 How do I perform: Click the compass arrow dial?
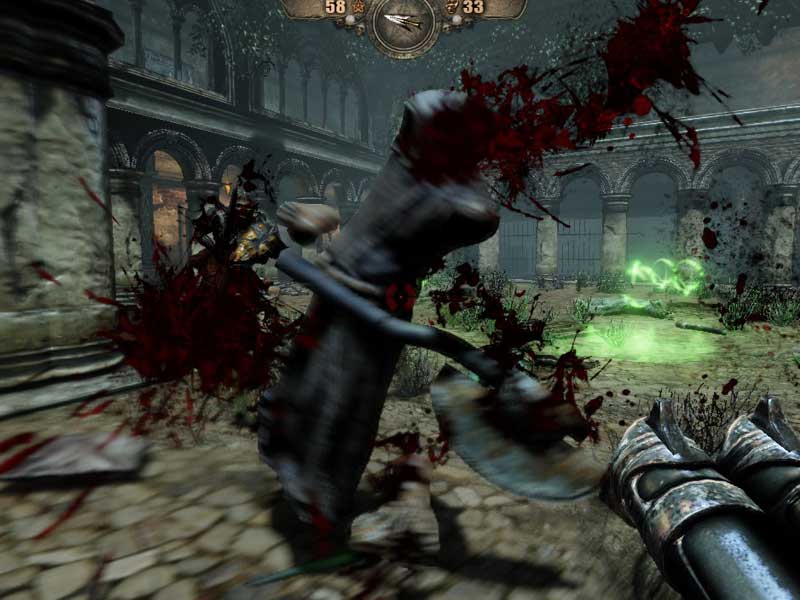(x=403, y=22)
